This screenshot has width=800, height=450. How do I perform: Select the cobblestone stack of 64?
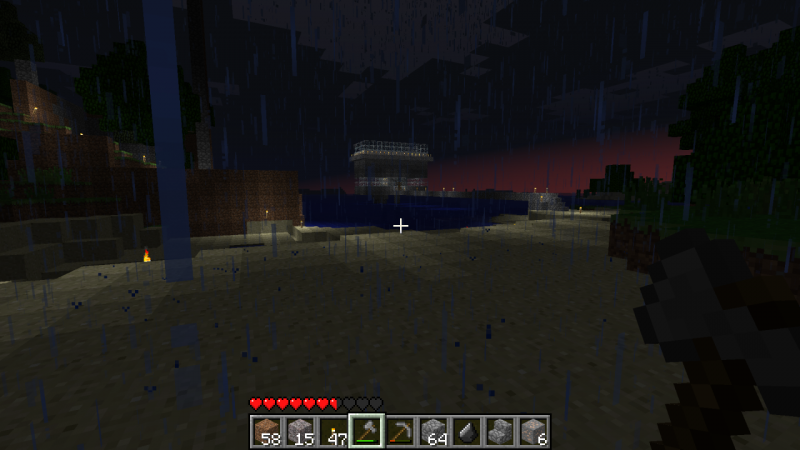point(433,430)
